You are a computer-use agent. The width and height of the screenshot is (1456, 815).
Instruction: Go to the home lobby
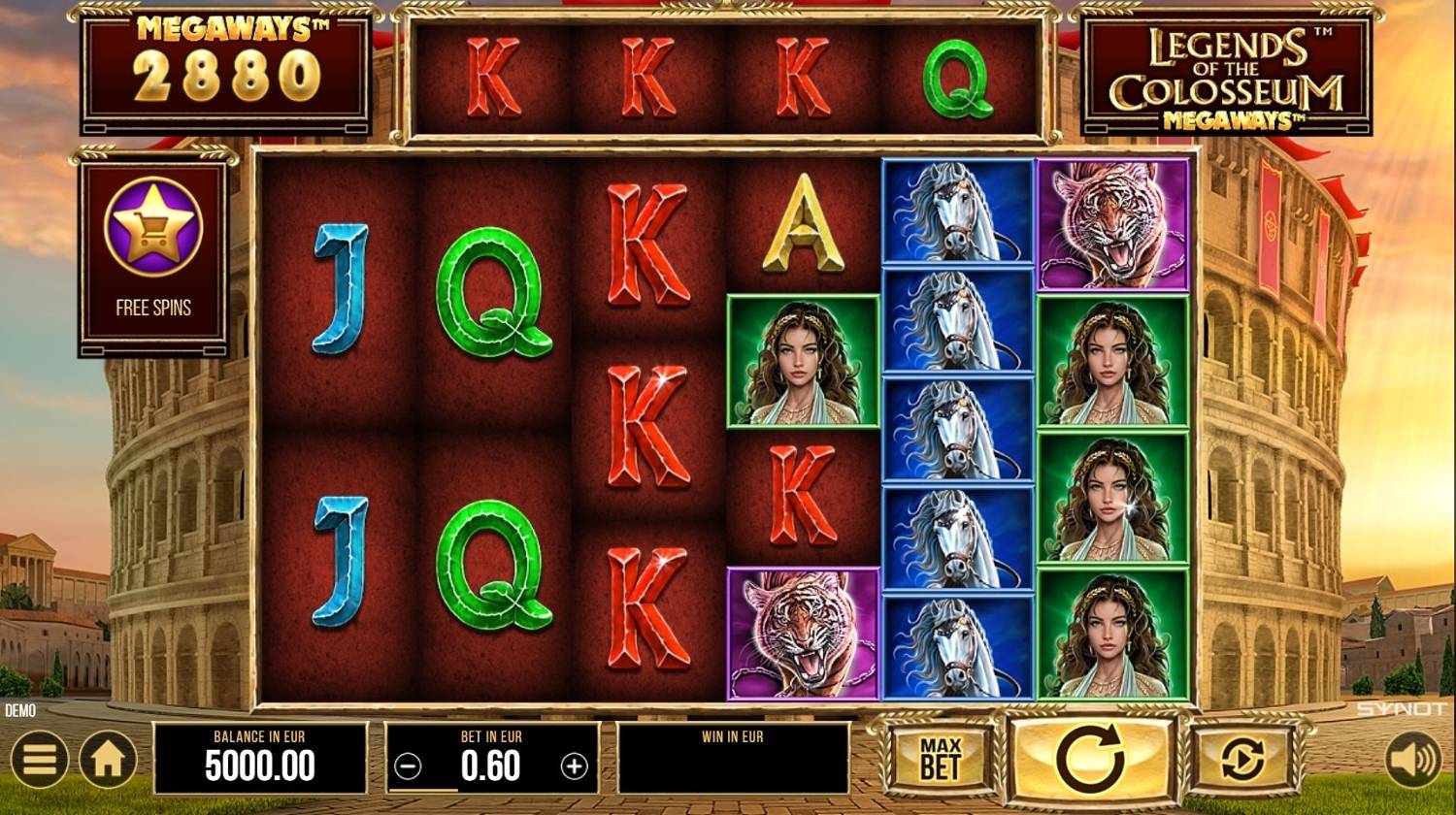point(107,760)
